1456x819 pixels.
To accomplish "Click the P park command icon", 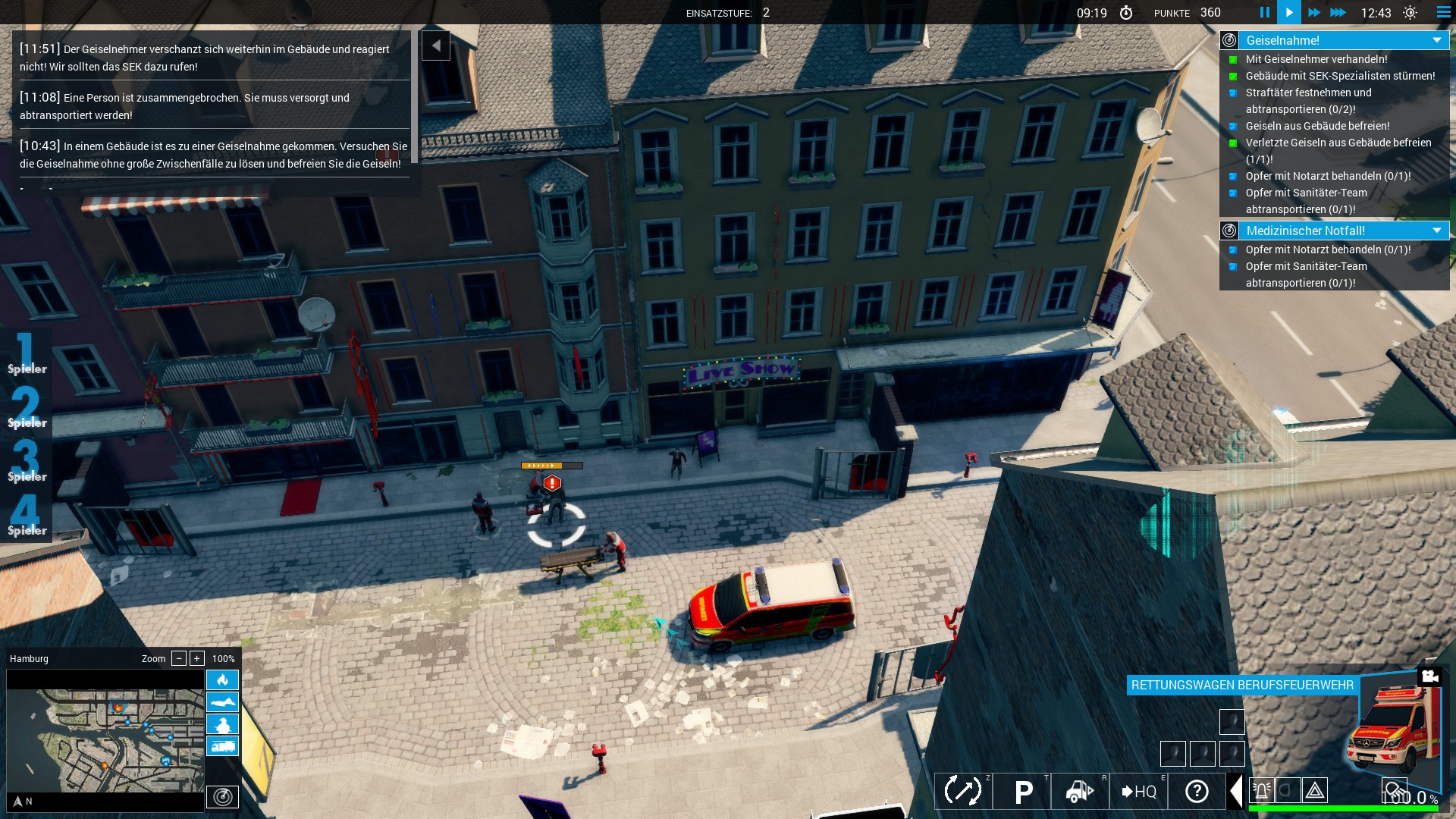I will click(x=1022, y=791).
